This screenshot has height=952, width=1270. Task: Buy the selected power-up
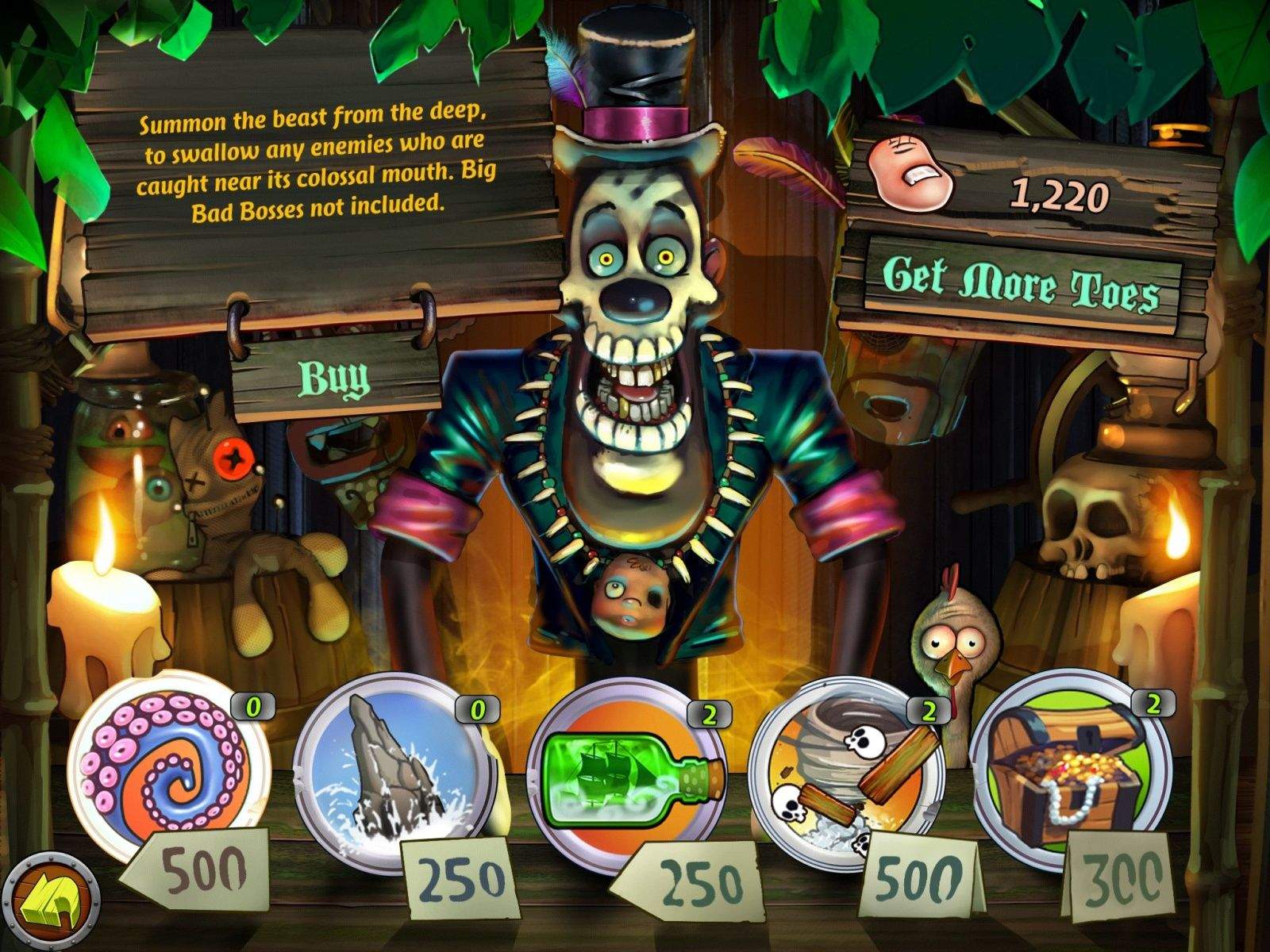click(x=333, y=377)
